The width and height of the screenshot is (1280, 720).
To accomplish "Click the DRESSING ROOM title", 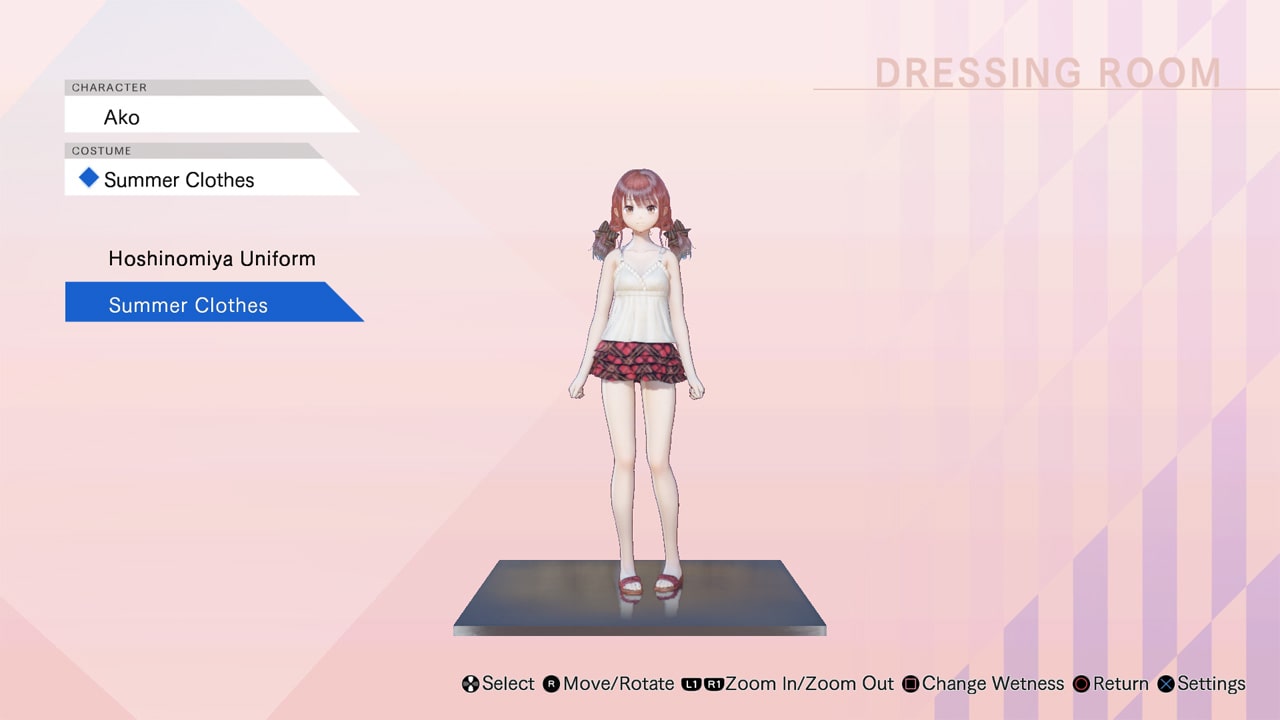I will (x=1047, y=72).
